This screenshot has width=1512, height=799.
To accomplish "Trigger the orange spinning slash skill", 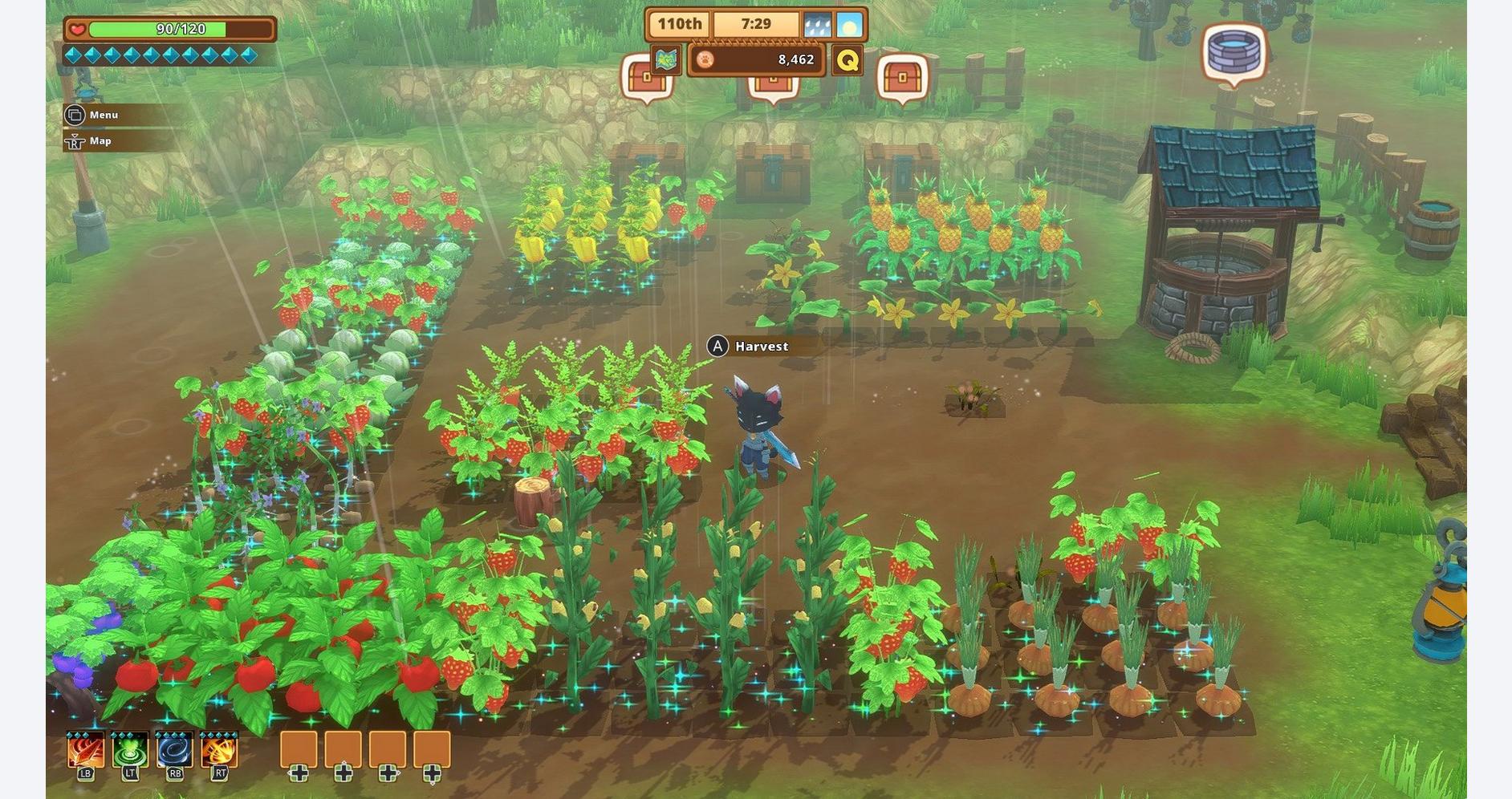I will coord(219,750).
